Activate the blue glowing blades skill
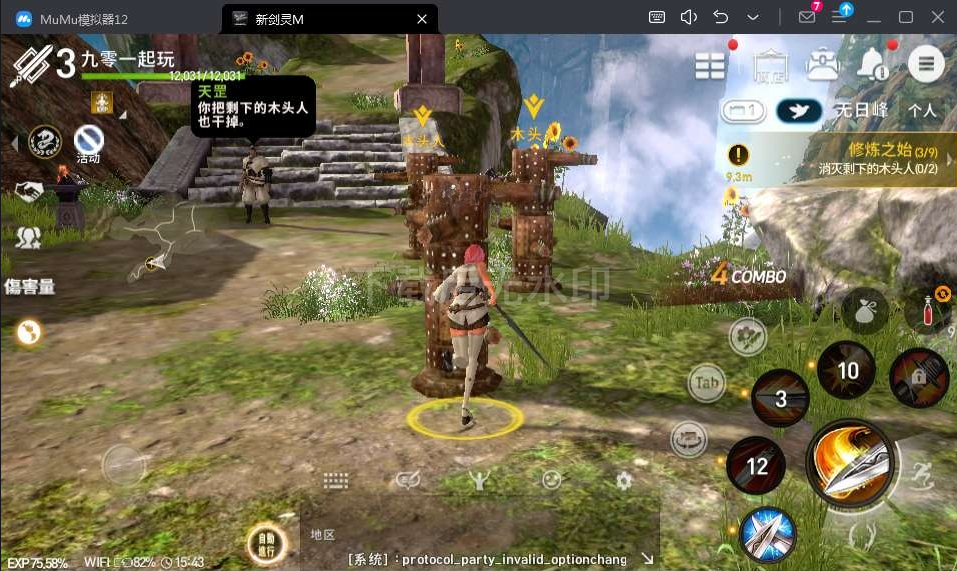The height and width of the screenshot is (571, 957). tap(768, 535)
